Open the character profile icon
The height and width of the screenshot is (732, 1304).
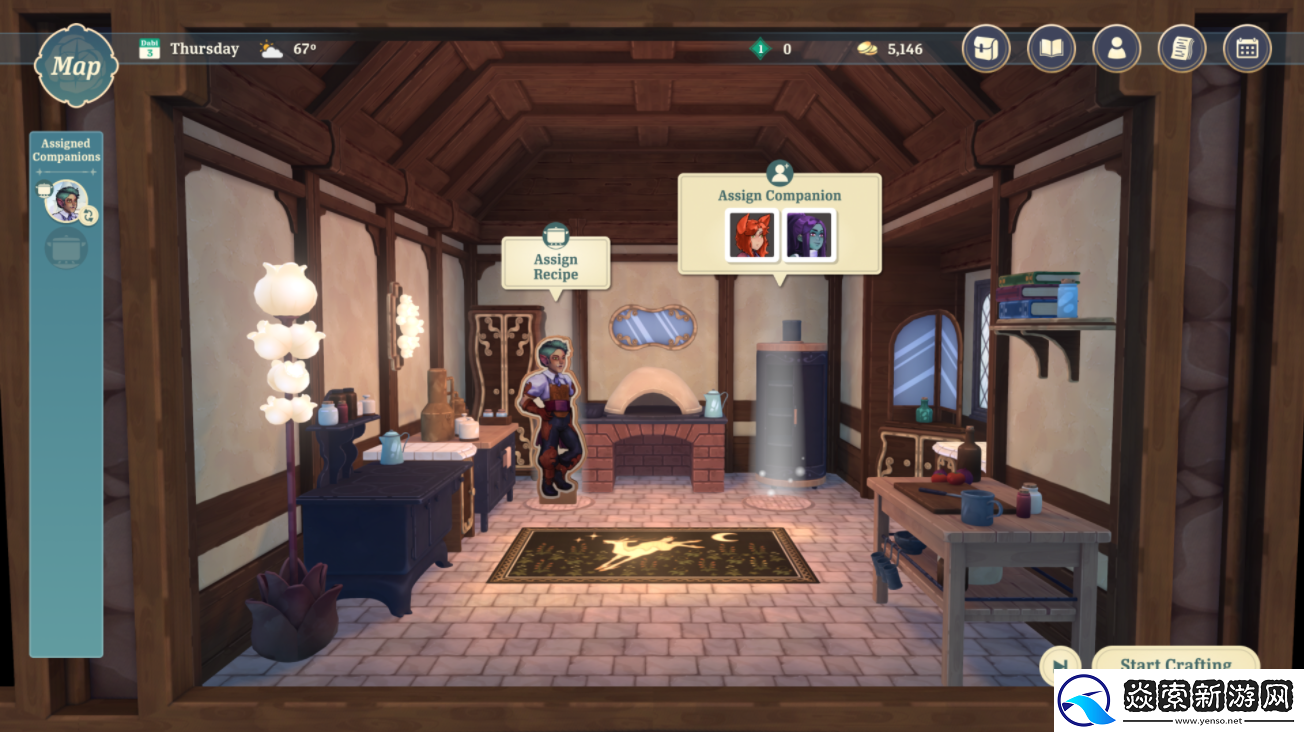tap(1116, 48)
